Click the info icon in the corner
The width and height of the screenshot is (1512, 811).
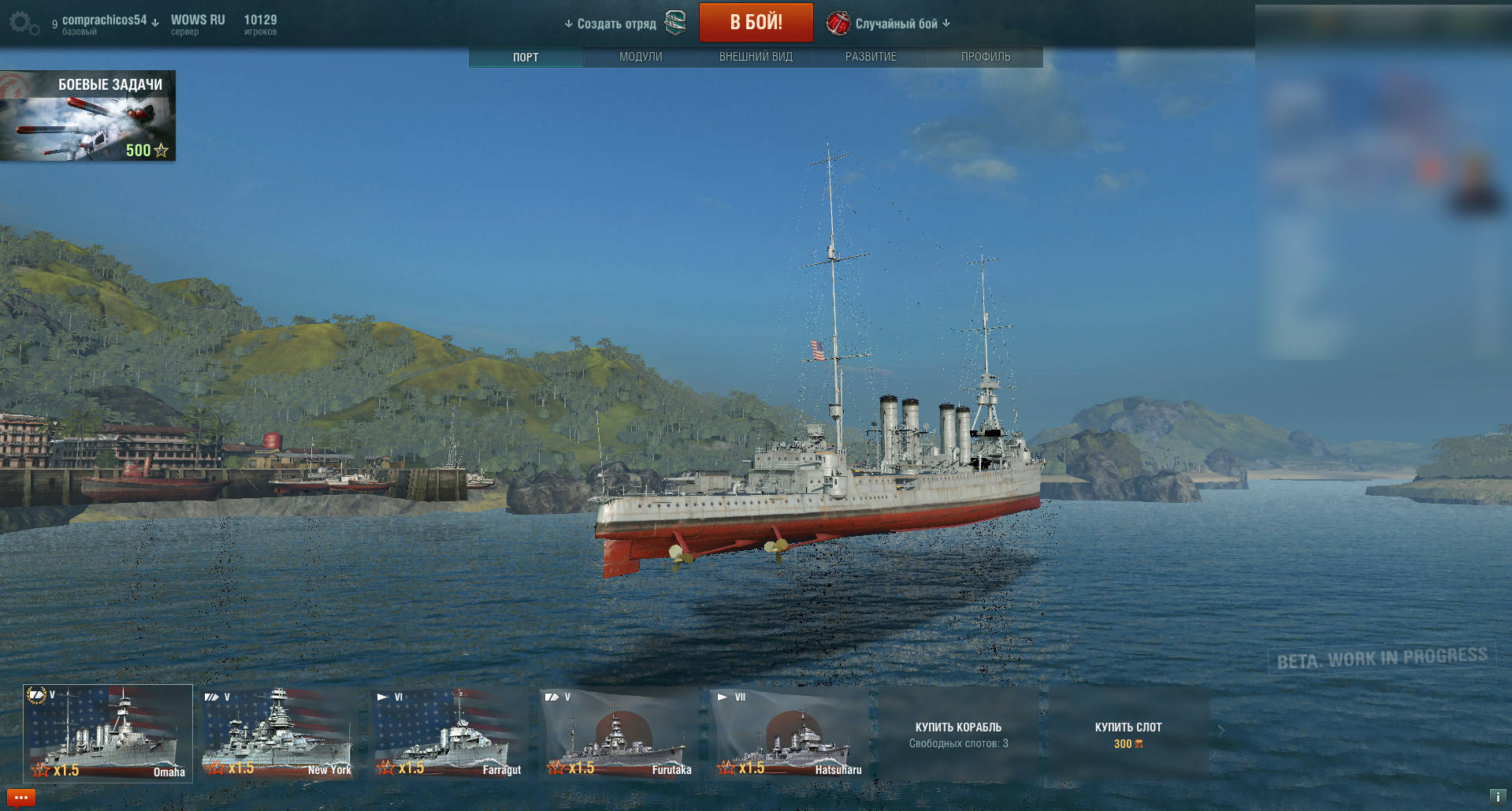pos(1497,797)
